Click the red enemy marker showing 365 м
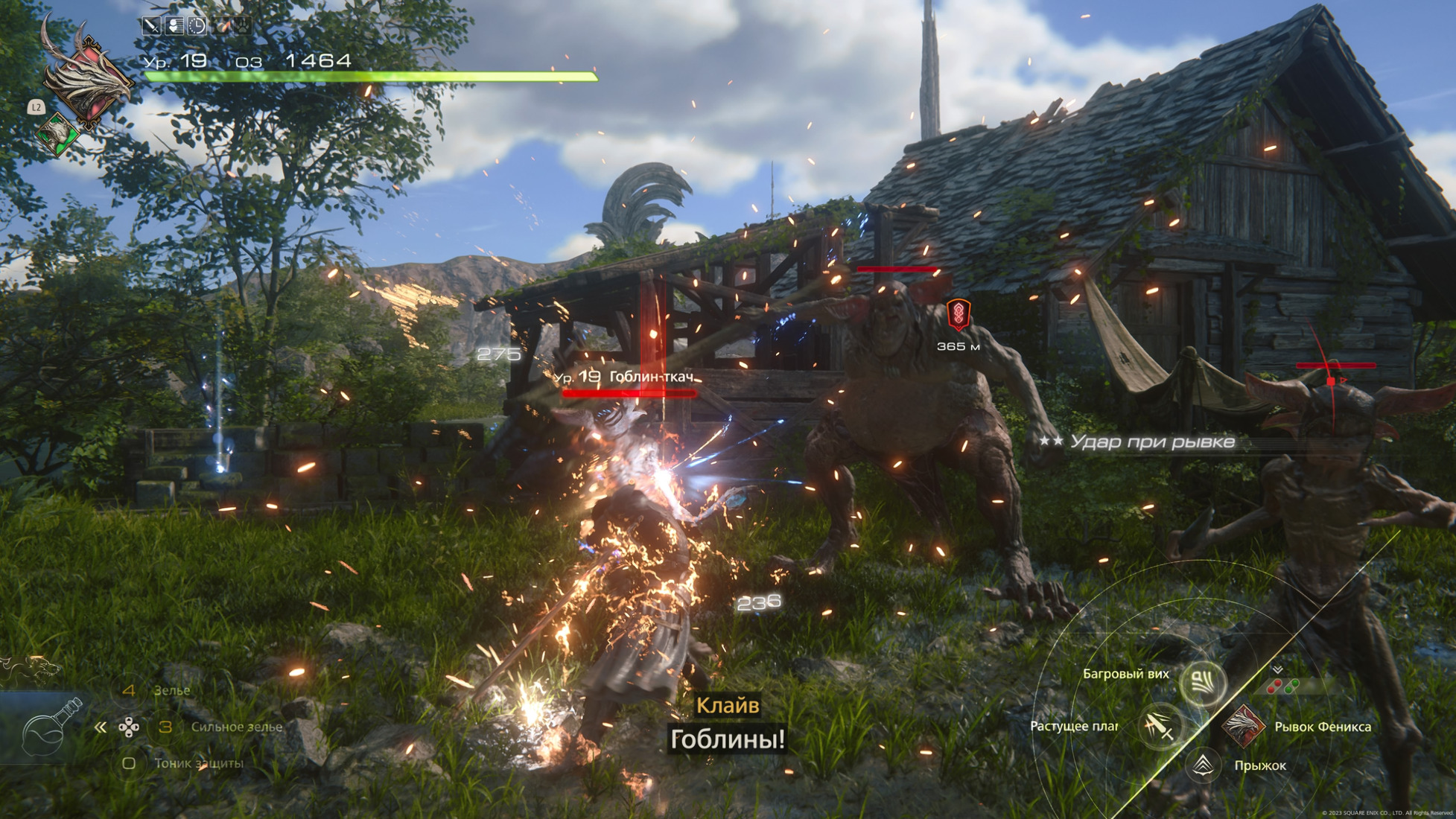 point(958,316)
